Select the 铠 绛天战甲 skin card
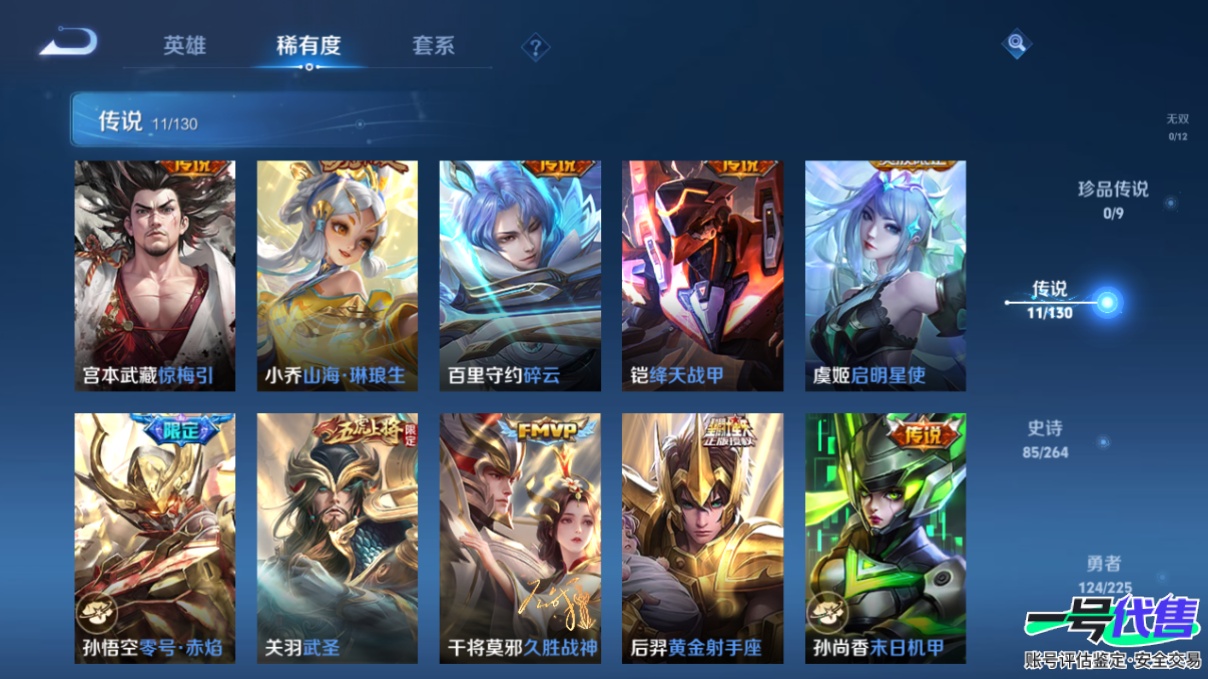Image resolution: width=1208 pixels, height=679 pixels. click(x=702, y=275)
